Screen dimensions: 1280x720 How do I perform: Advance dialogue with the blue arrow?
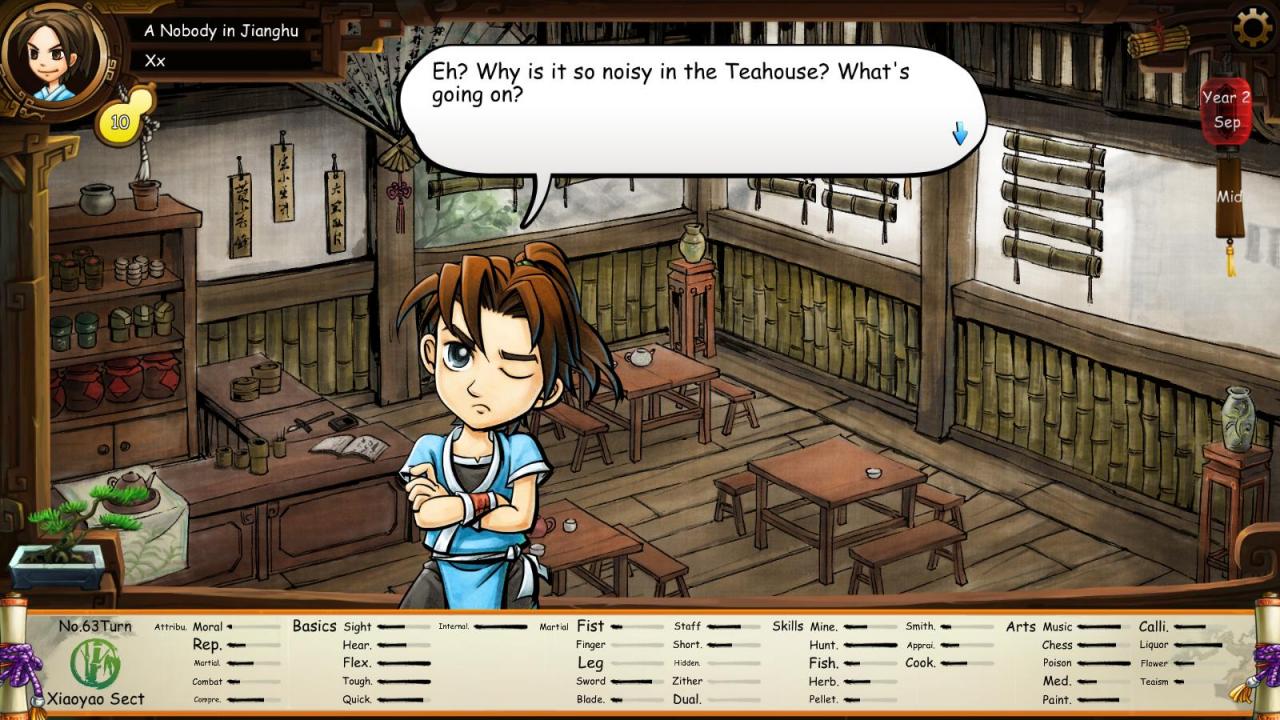coord(960,133)
